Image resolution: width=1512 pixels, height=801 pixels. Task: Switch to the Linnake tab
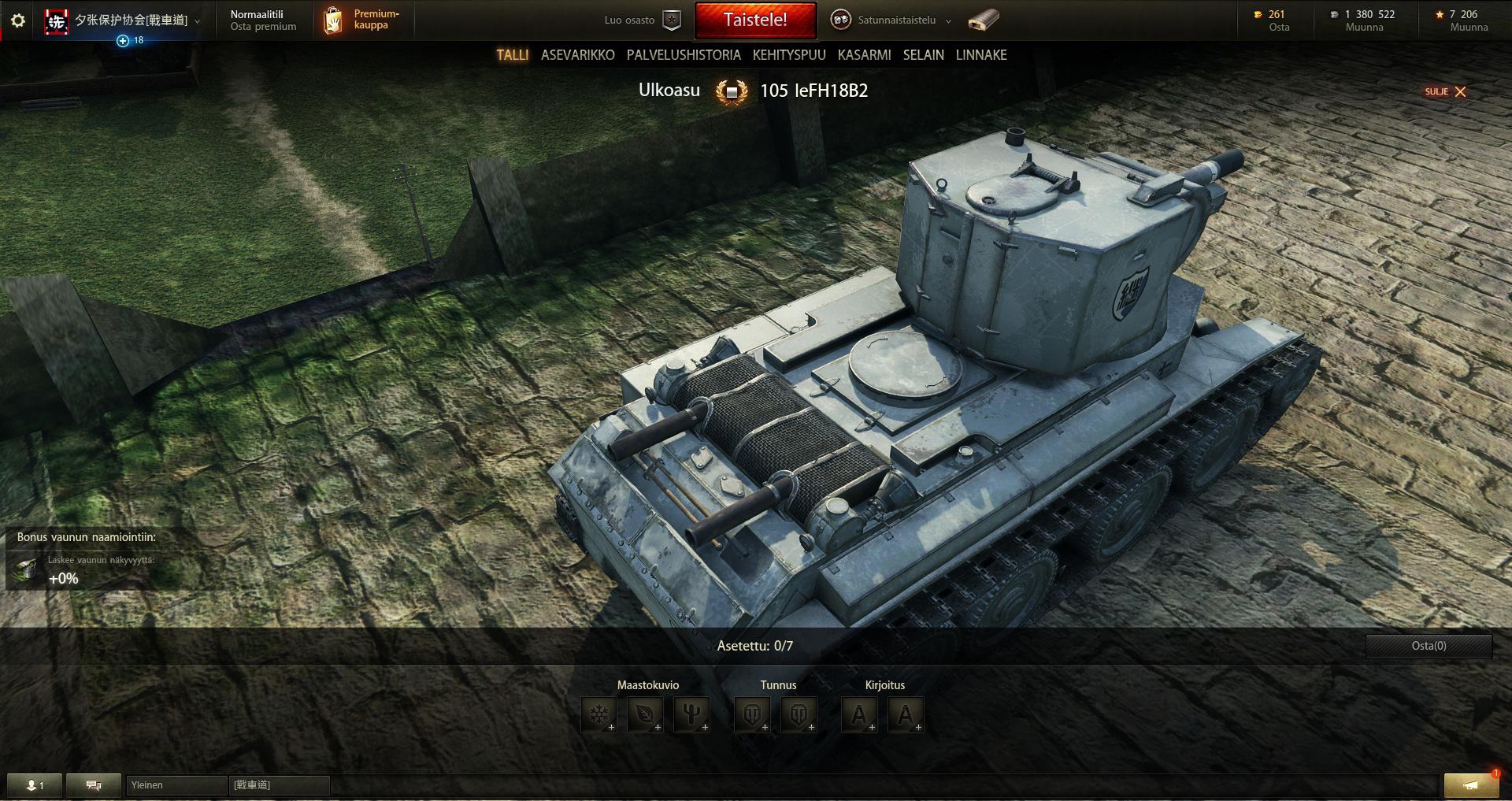(x=981, y=55)
